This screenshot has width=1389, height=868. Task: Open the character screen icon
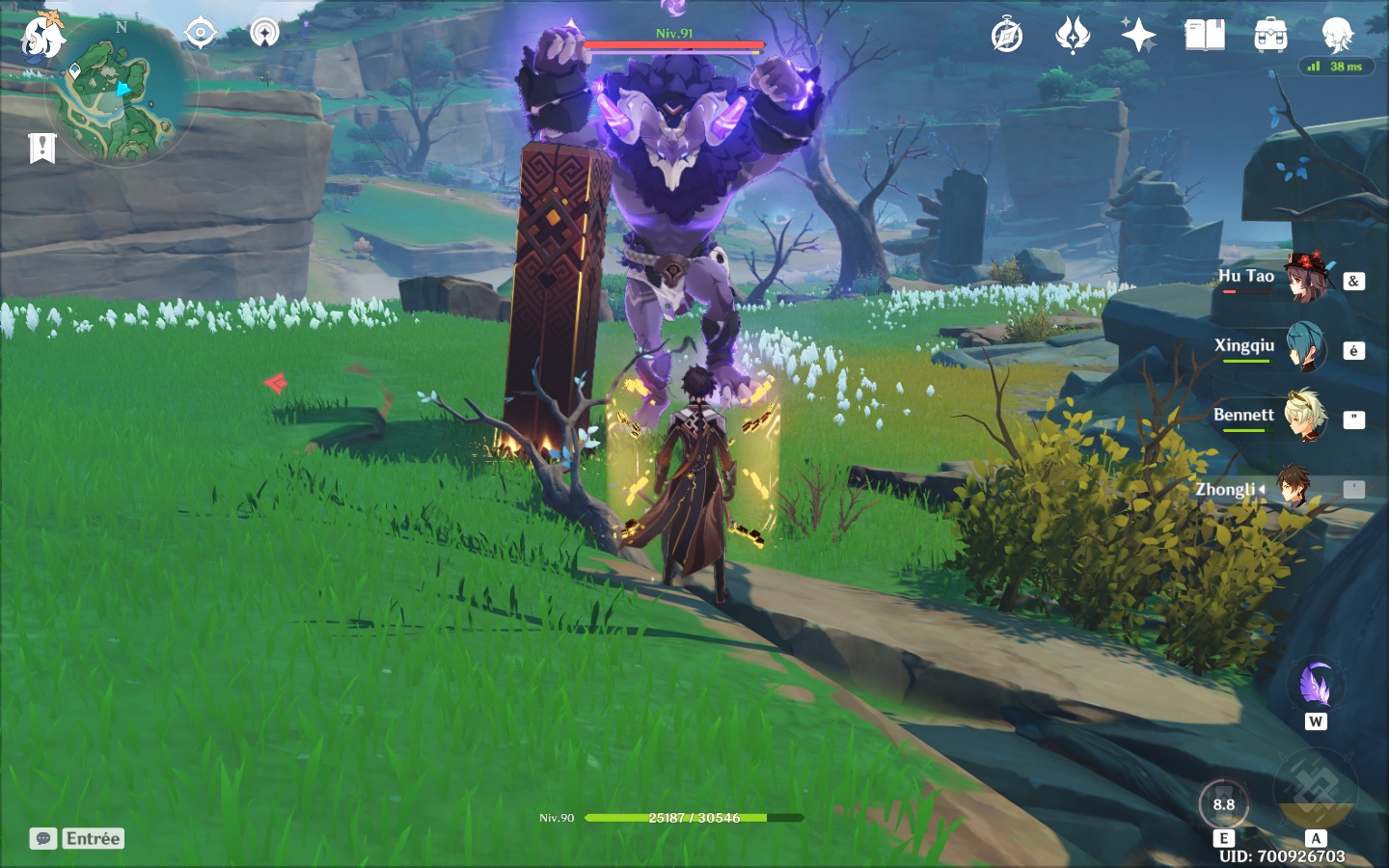(1337, 37)
